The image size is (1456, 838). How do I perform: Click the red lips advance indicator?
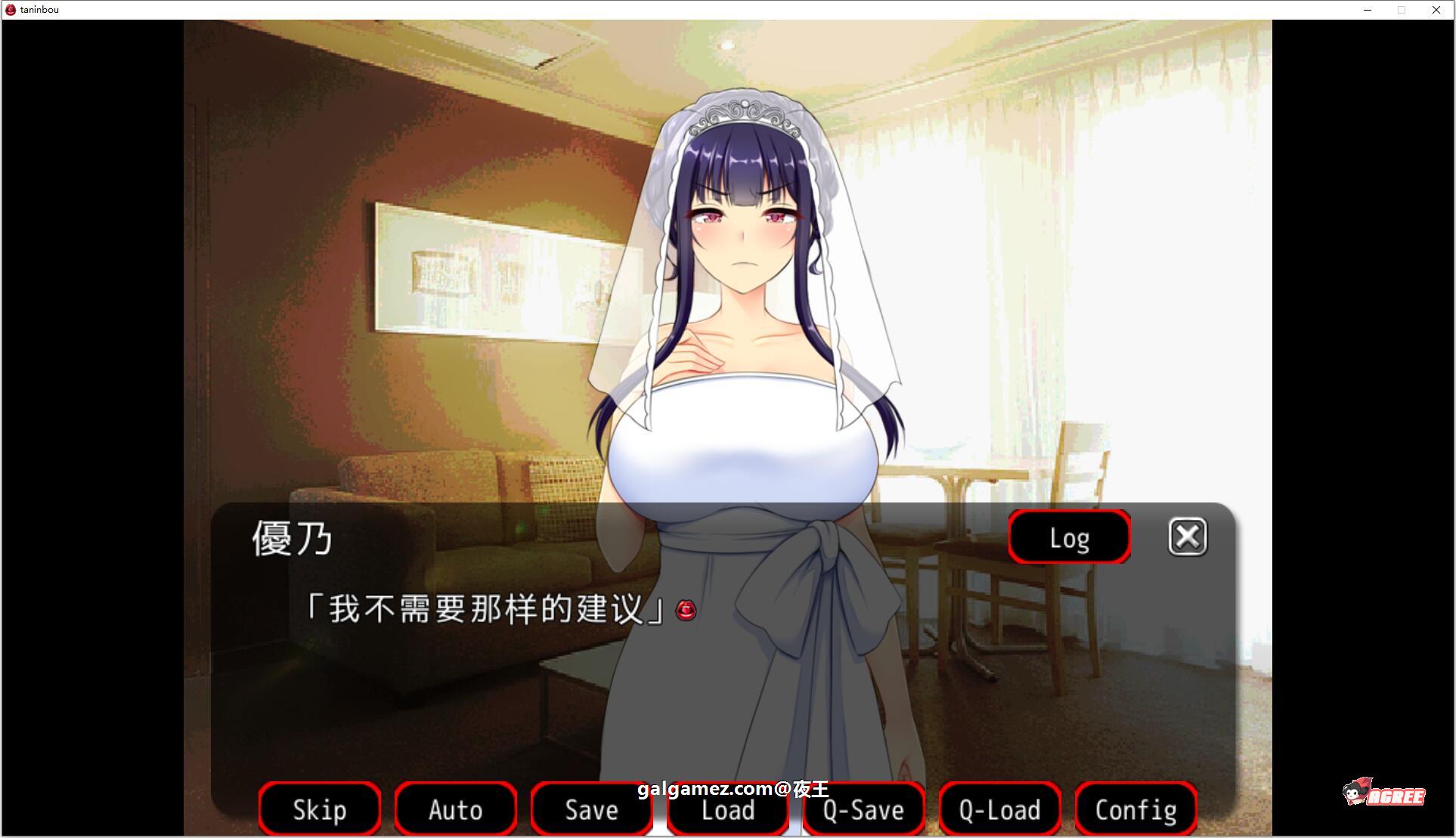(x=684, y=611)
